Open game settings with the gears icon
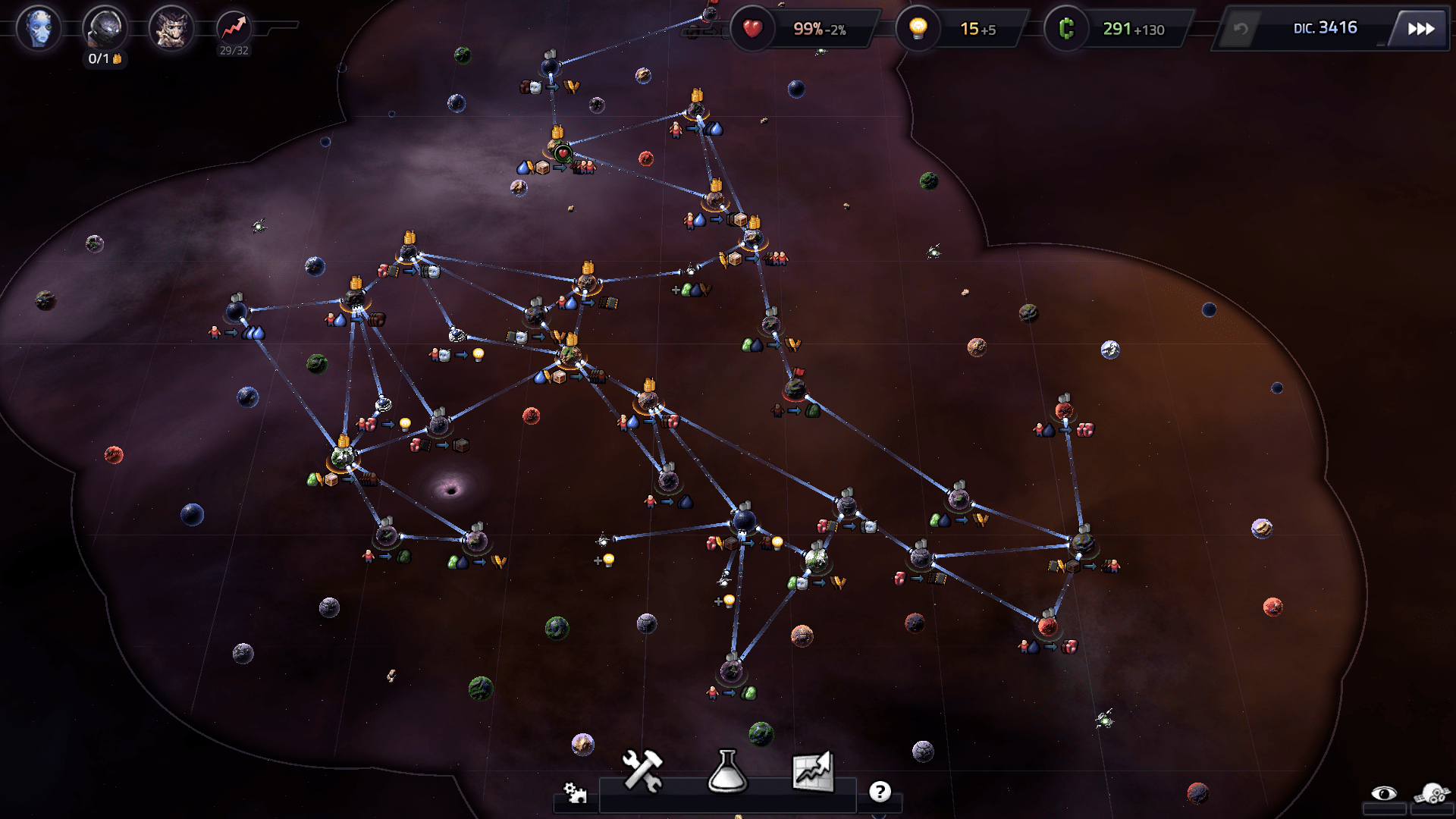 tap(575, 792)
